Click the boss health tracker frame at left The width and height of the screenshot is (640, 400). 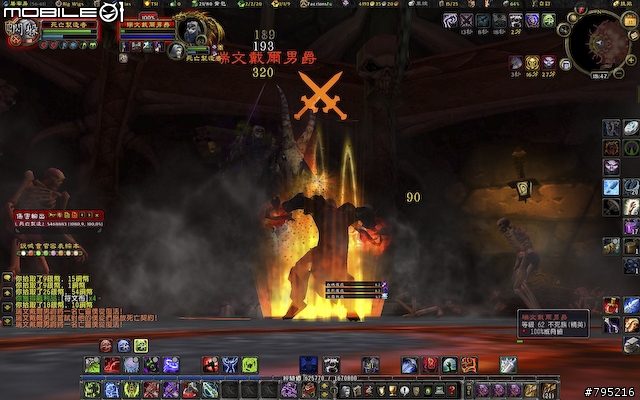tap(58, 216)
